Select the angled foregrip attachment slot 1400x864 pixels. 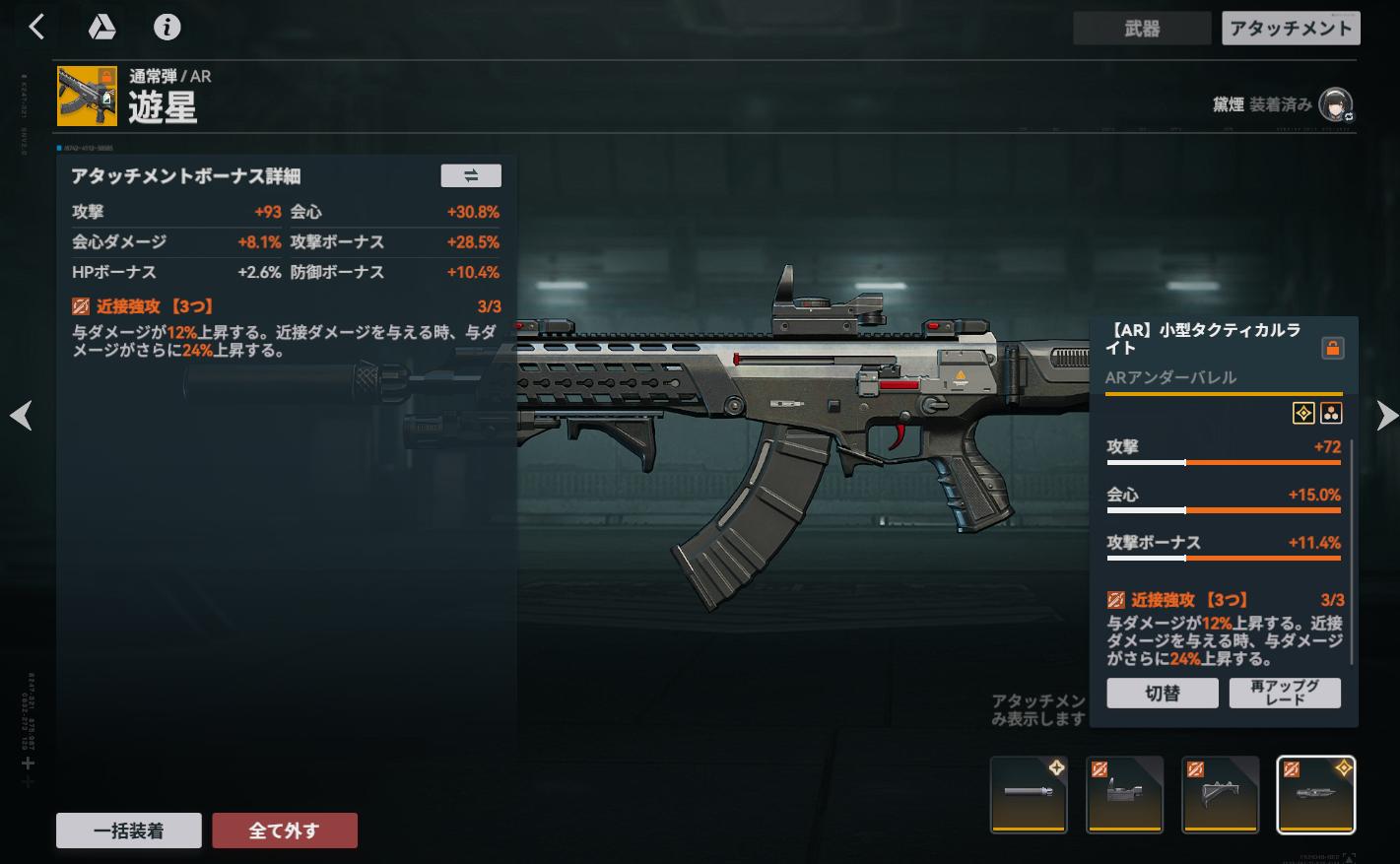pos(1220,794)
